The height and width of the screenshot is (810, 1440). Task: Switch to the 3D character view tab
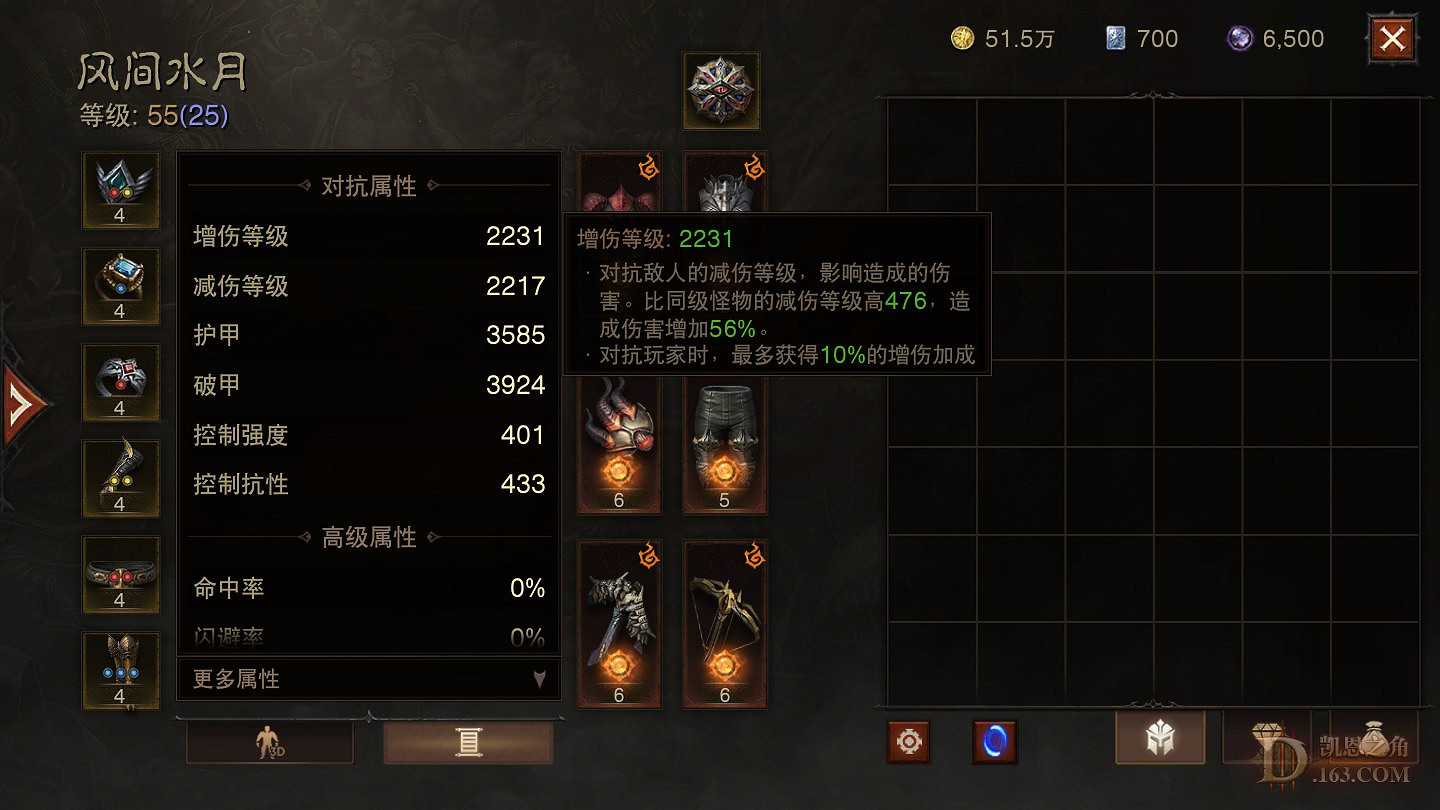(x=270, y=740)
